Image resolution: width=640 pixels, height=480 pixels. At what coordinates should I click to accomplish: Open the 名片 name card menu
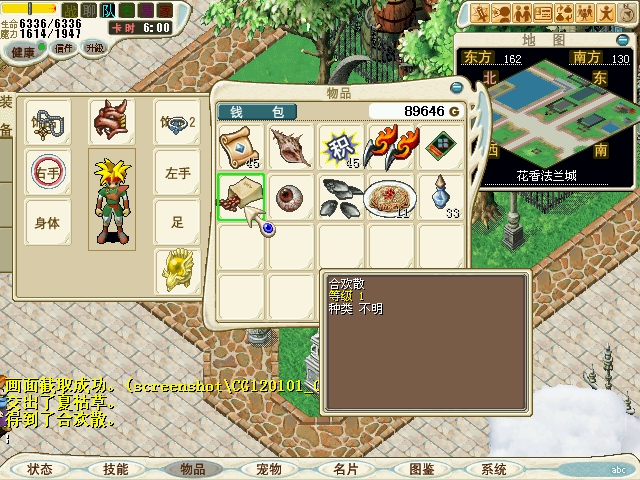coord(345,469)
